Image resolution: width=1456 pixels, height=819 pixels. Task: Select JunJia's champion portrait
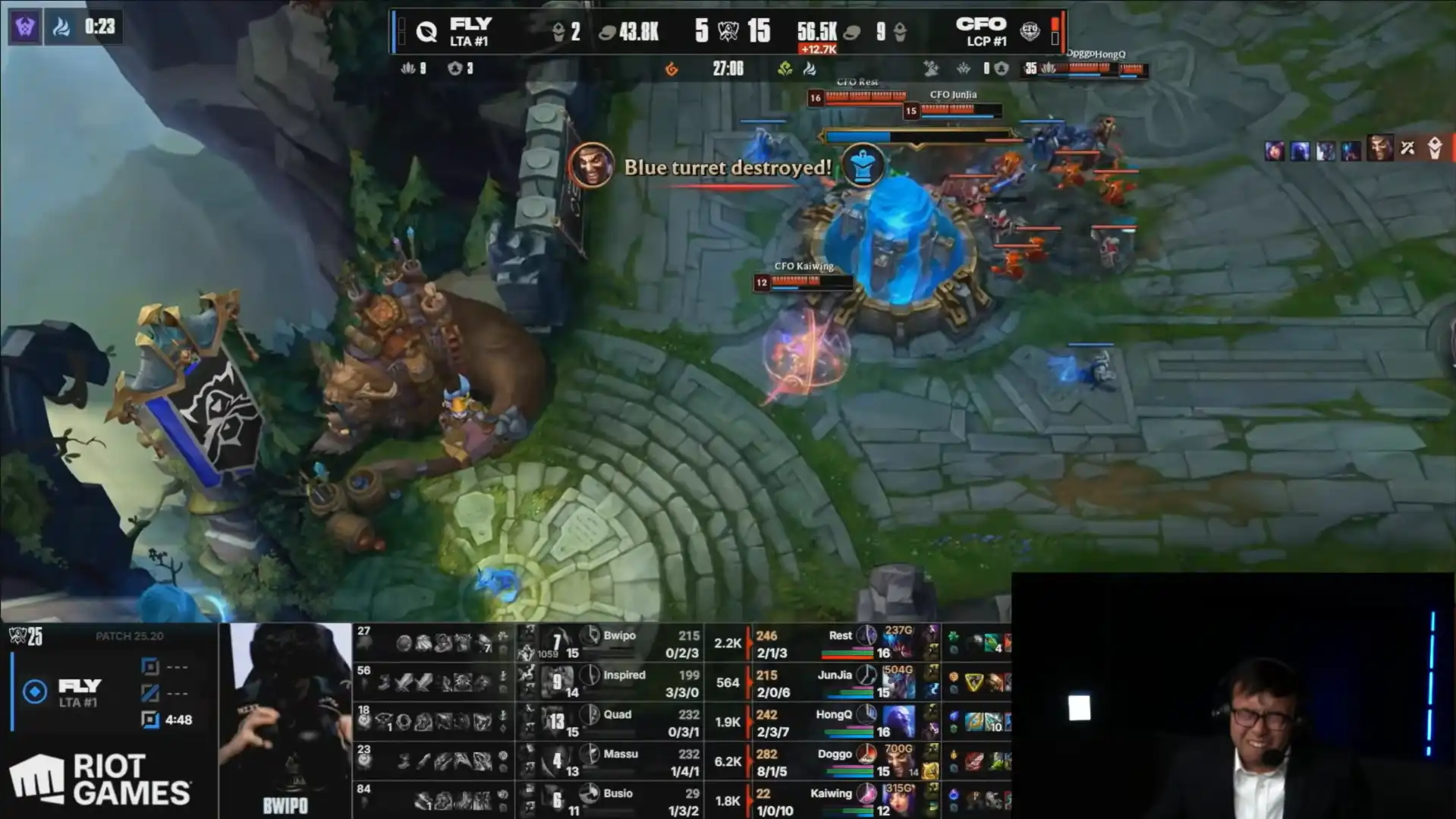[899, 682]
